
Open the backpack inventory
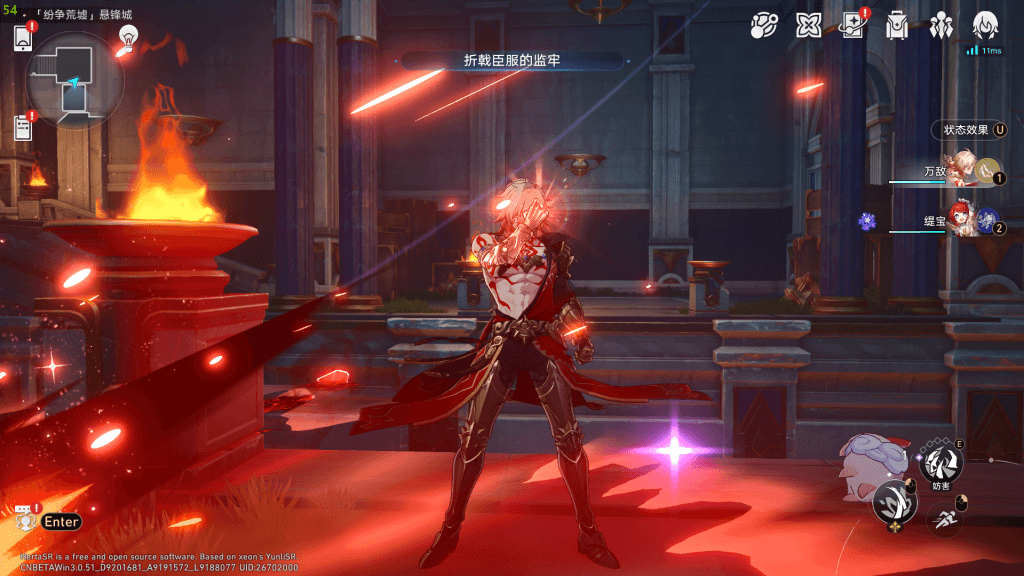pyautogui.click(x=897, y=25)
